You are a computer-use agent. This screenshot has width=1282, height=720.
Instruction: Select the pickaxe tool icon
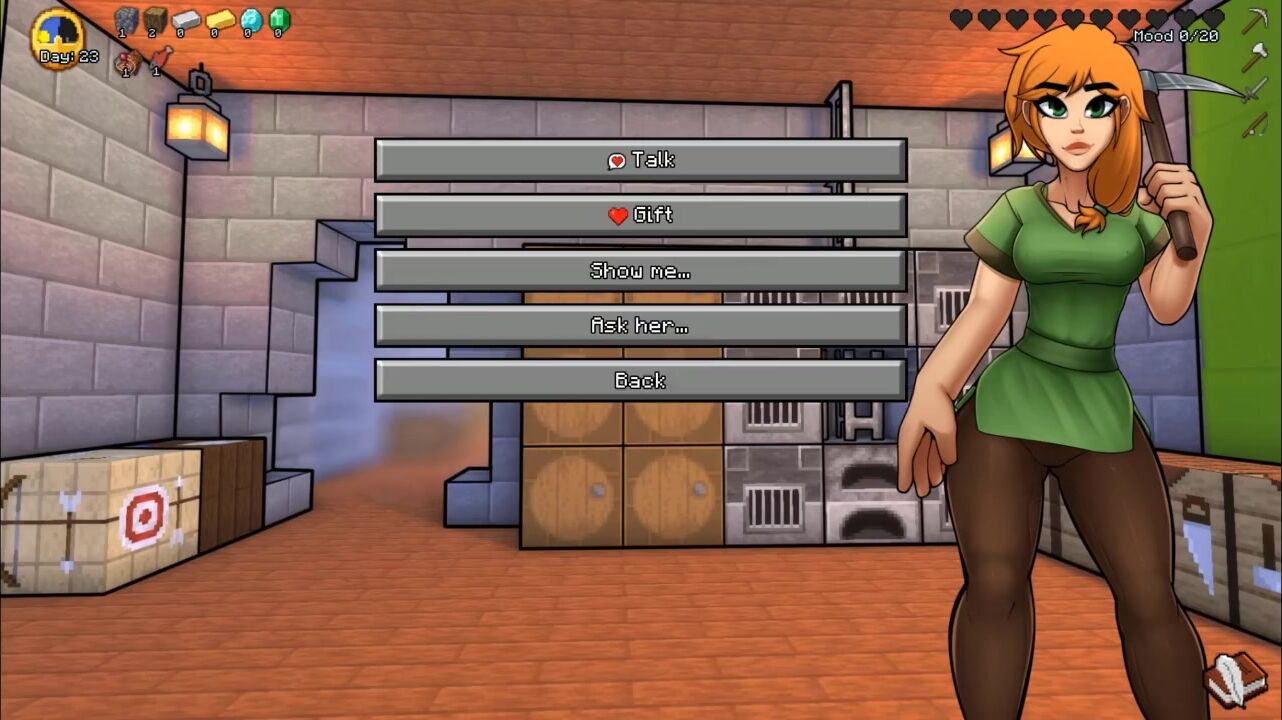(x=1255, y=21)
